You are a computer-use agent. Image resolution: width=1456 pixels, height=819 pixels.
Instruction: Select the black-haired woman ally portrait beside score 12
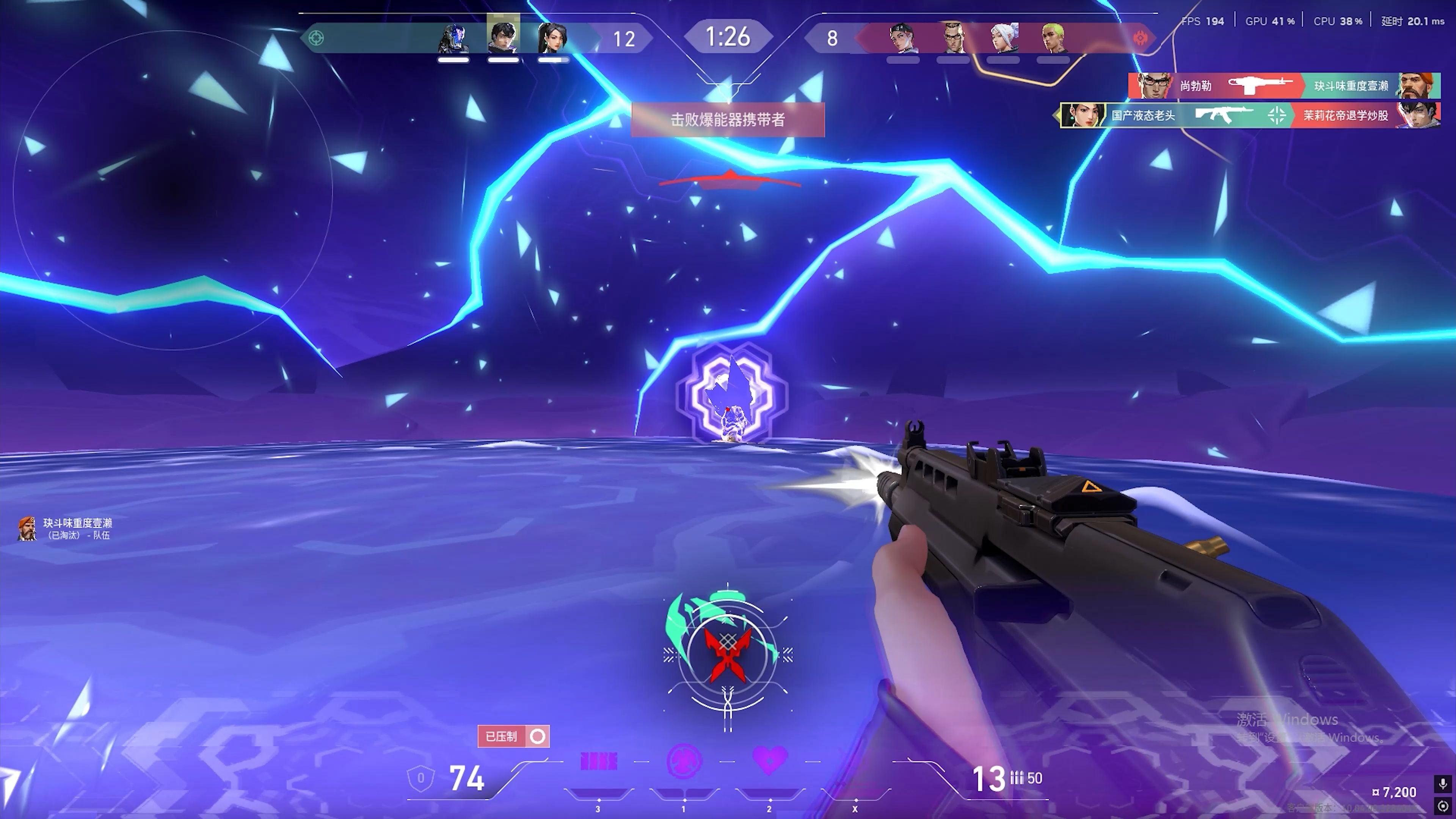pos(552,38)
